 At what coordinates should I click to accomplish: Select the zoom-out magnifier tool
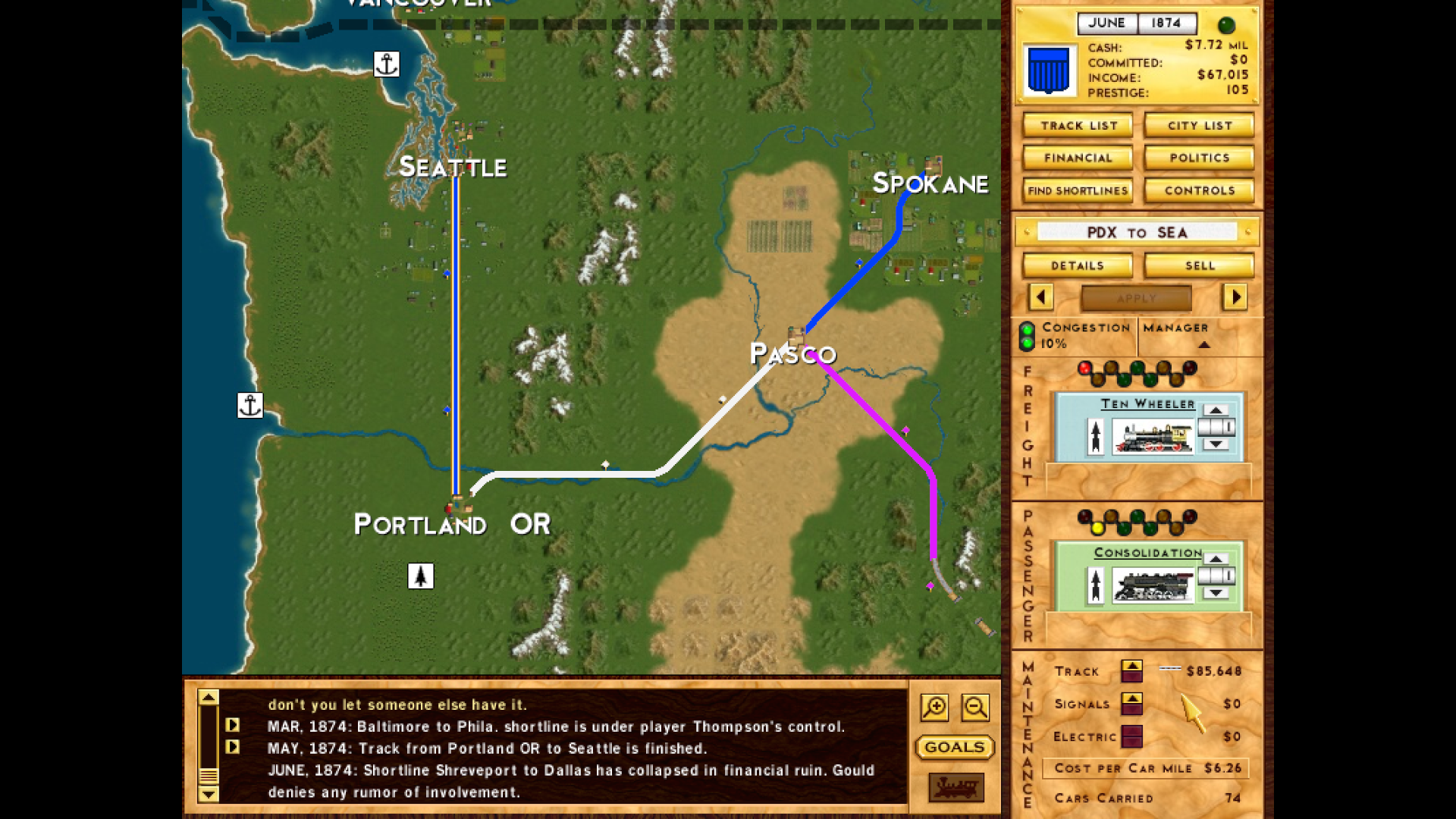(975, 707)
